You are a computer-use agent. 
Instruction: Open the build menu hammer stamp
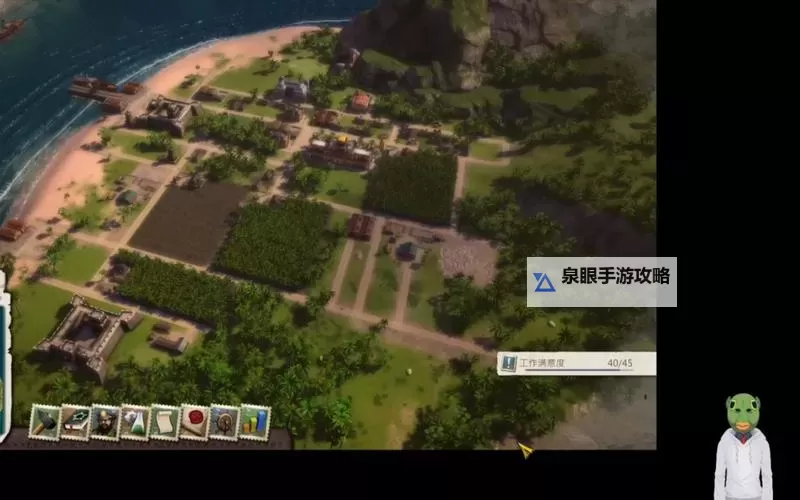(45, 422)
